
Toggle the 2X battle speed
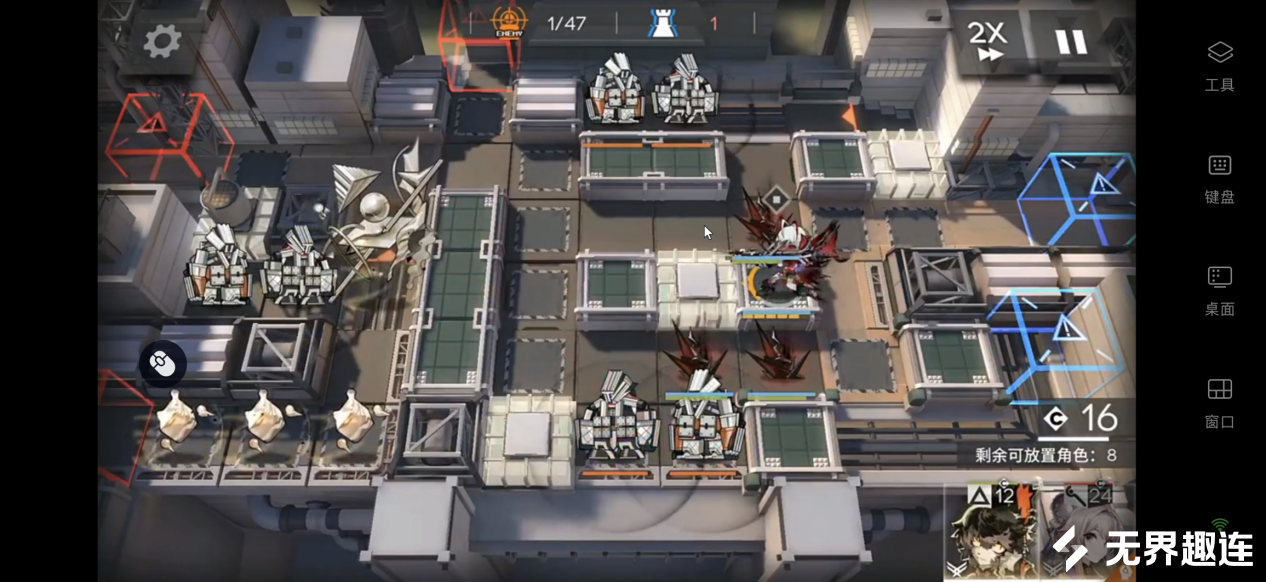[x=987, y=41]
